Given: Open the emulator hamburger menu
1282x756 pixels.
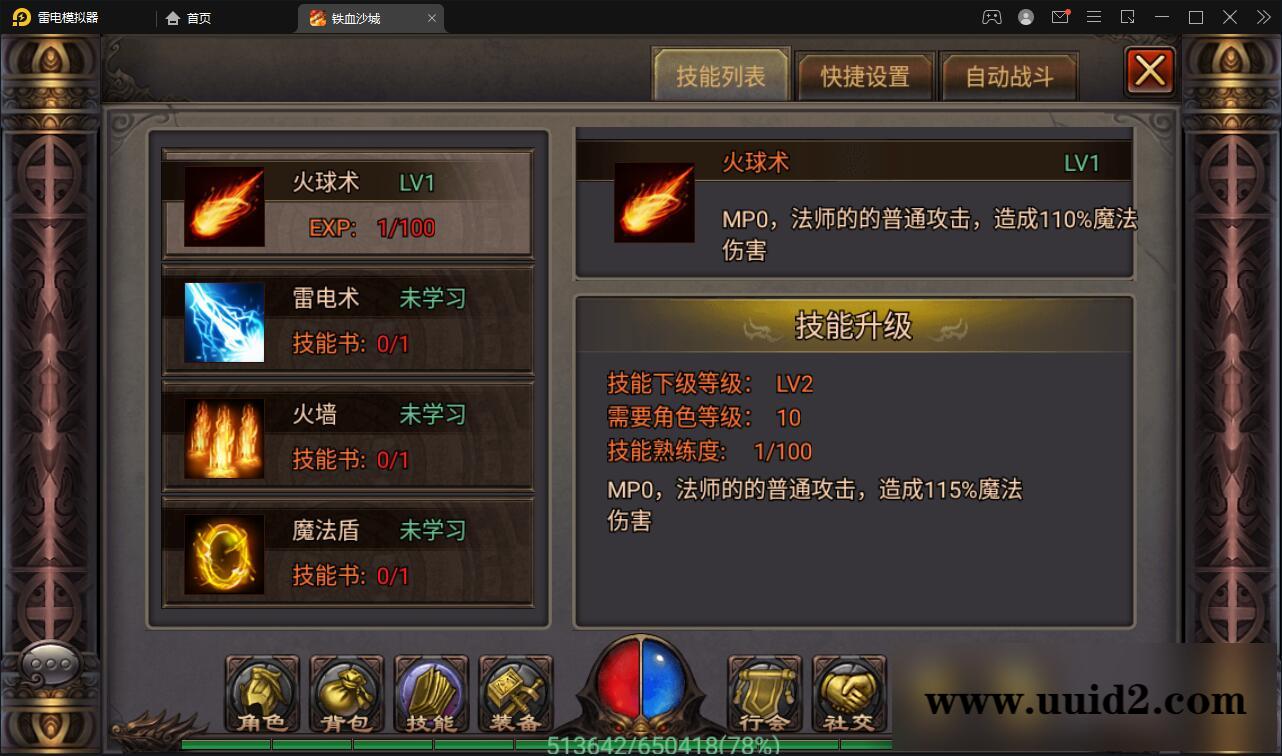Looking at the screenshot, I should [1094, 17].
